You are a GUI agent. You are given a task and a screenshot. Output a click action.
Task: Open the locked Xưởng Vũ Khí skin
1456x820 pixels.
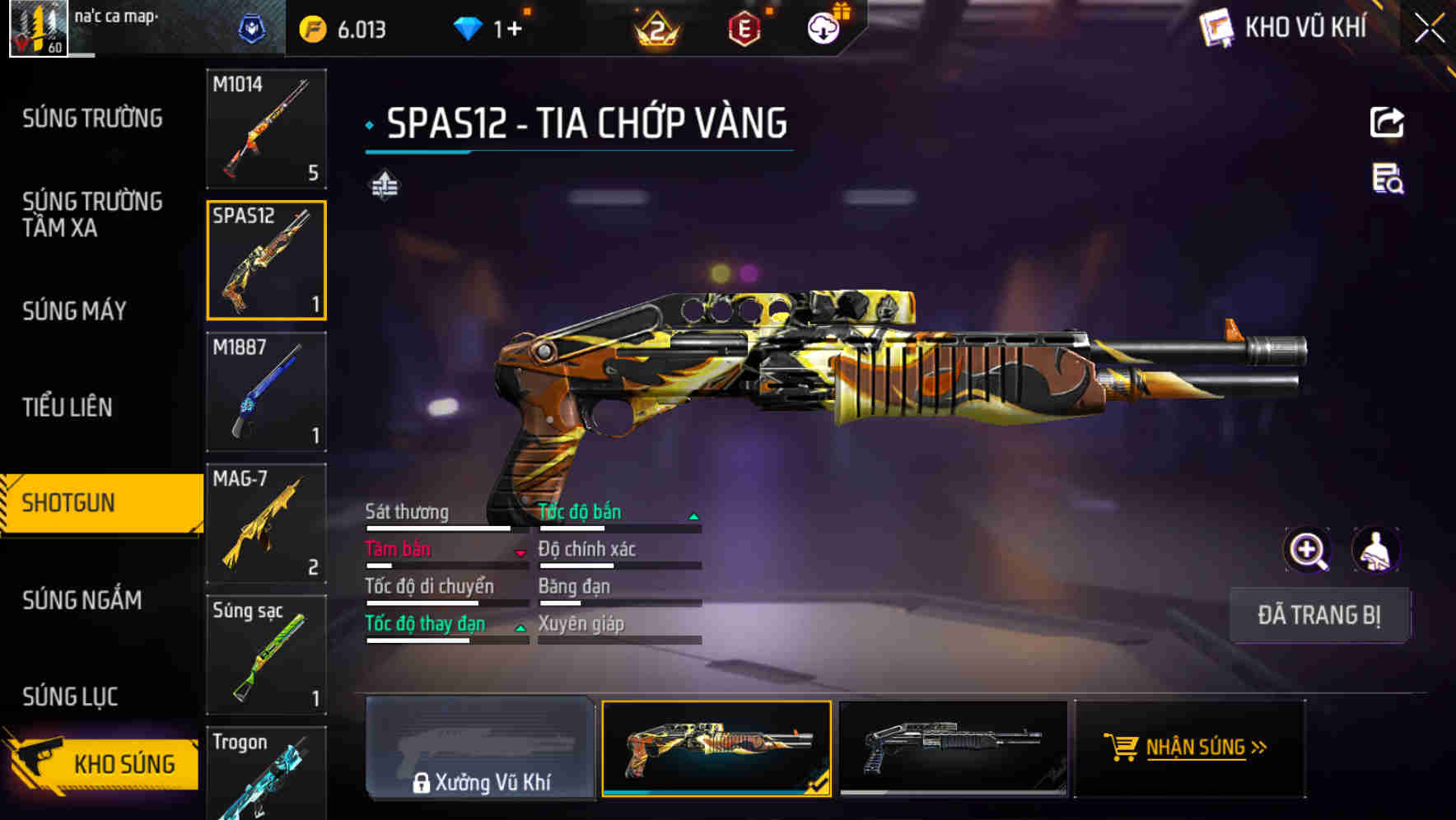click(480, 749)
